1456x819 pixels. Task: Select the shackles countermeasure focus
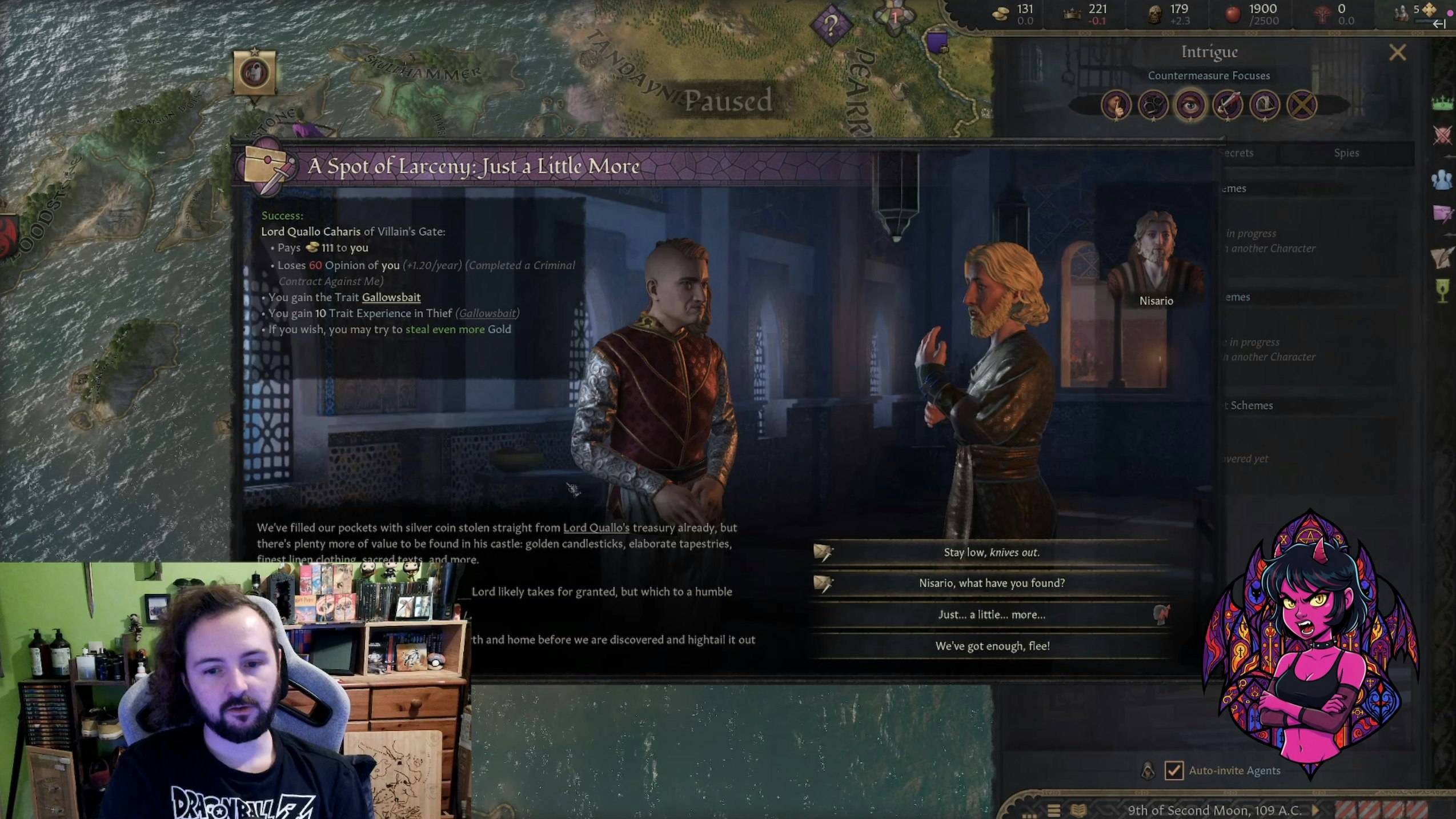pos(1153,105)
